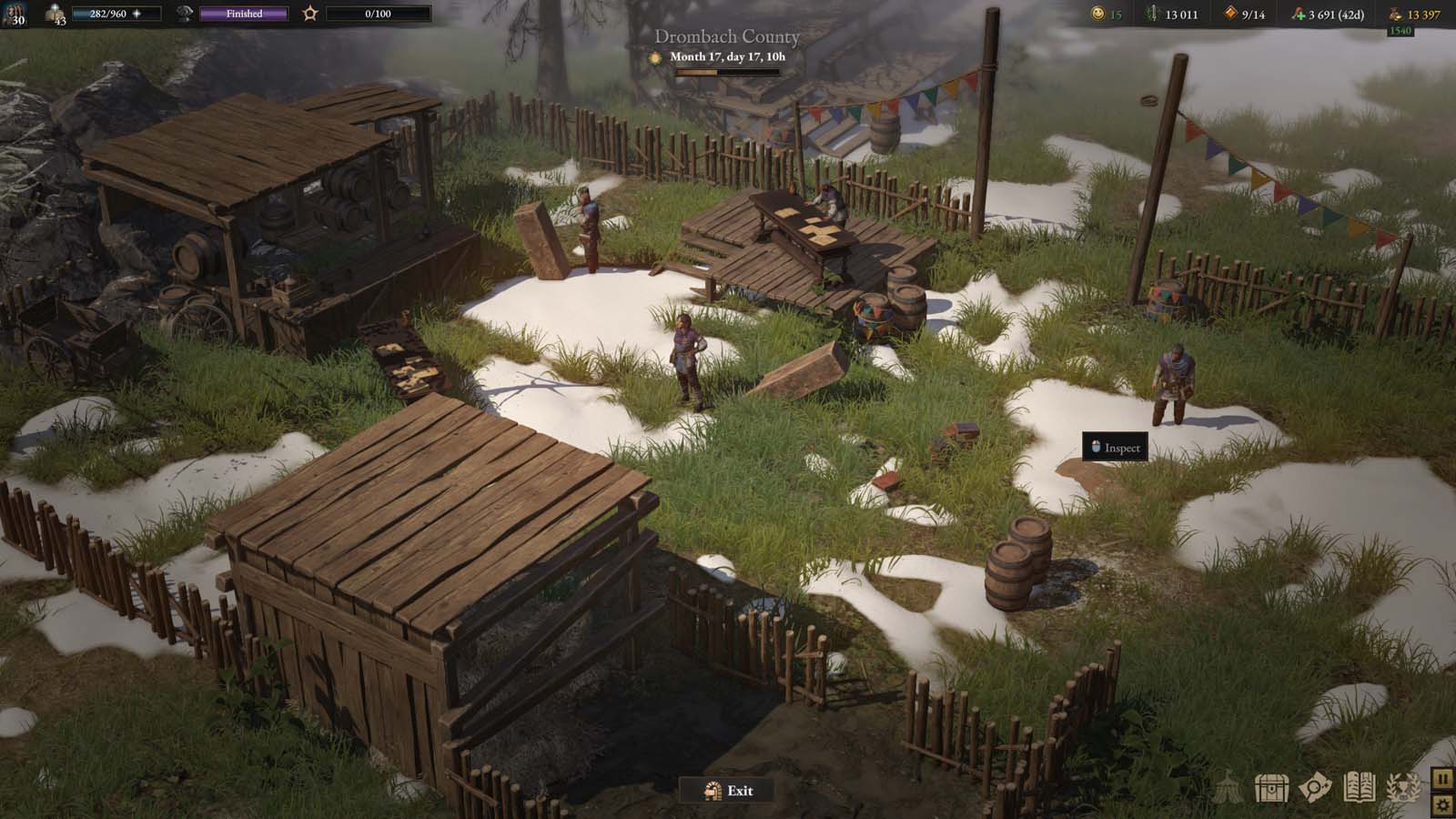Open settings via the gear button
This screenshot has width=1456, height=819.
click(1442, 804)
